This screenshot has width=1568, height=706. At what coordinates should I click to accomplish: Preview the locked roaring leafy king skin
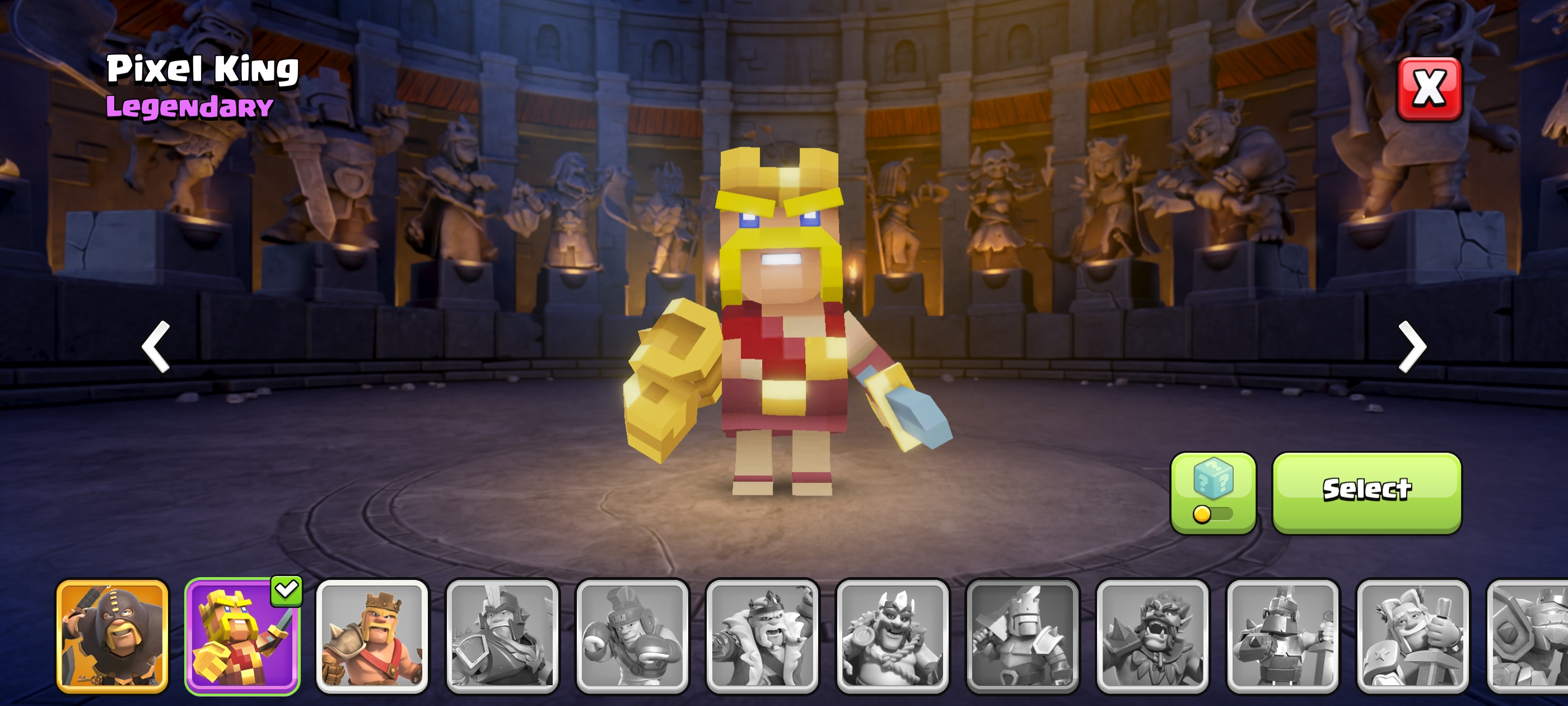(1152, 635)
